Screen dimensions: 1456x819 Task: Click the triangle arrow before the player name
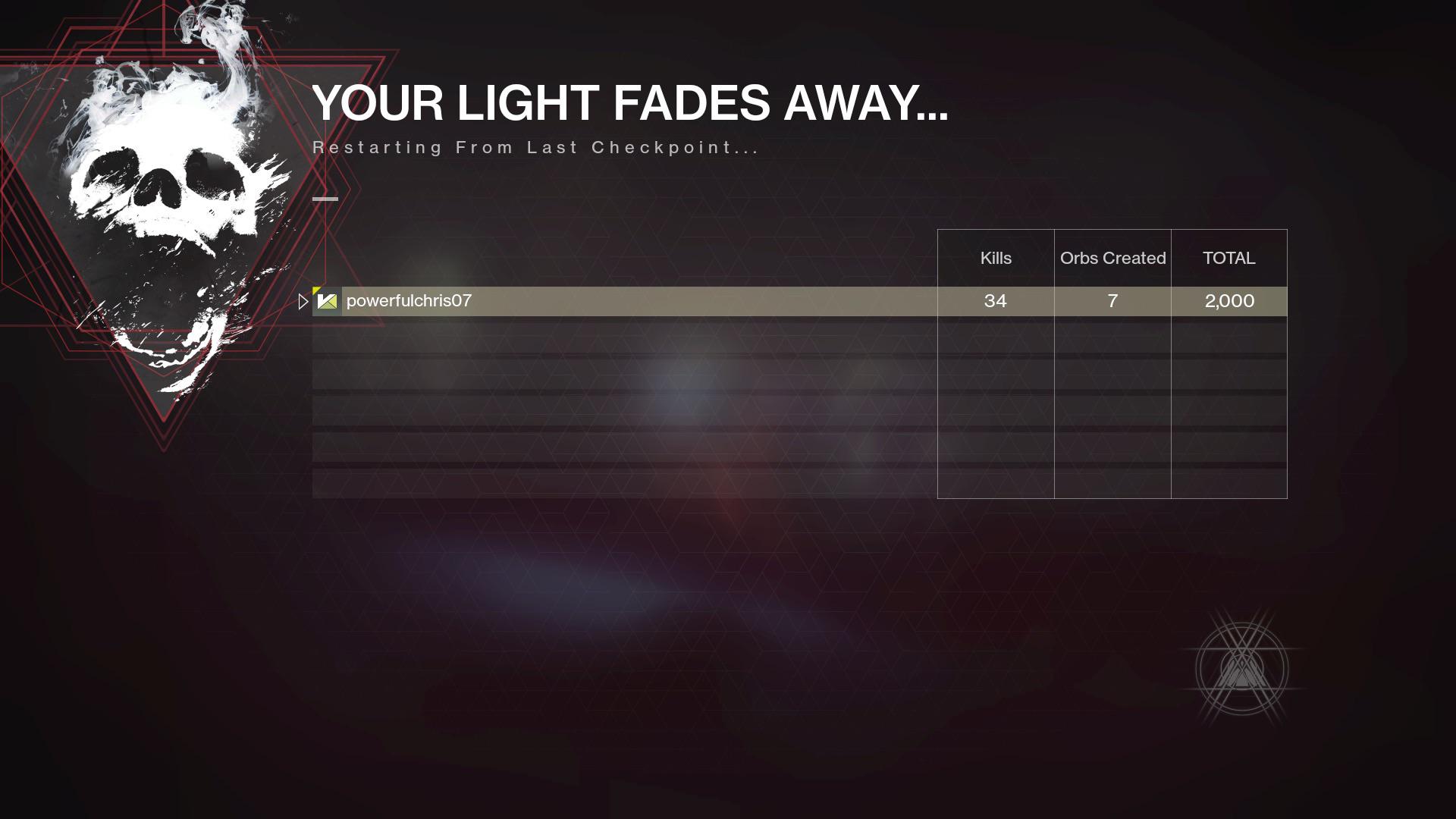point(302,301)
